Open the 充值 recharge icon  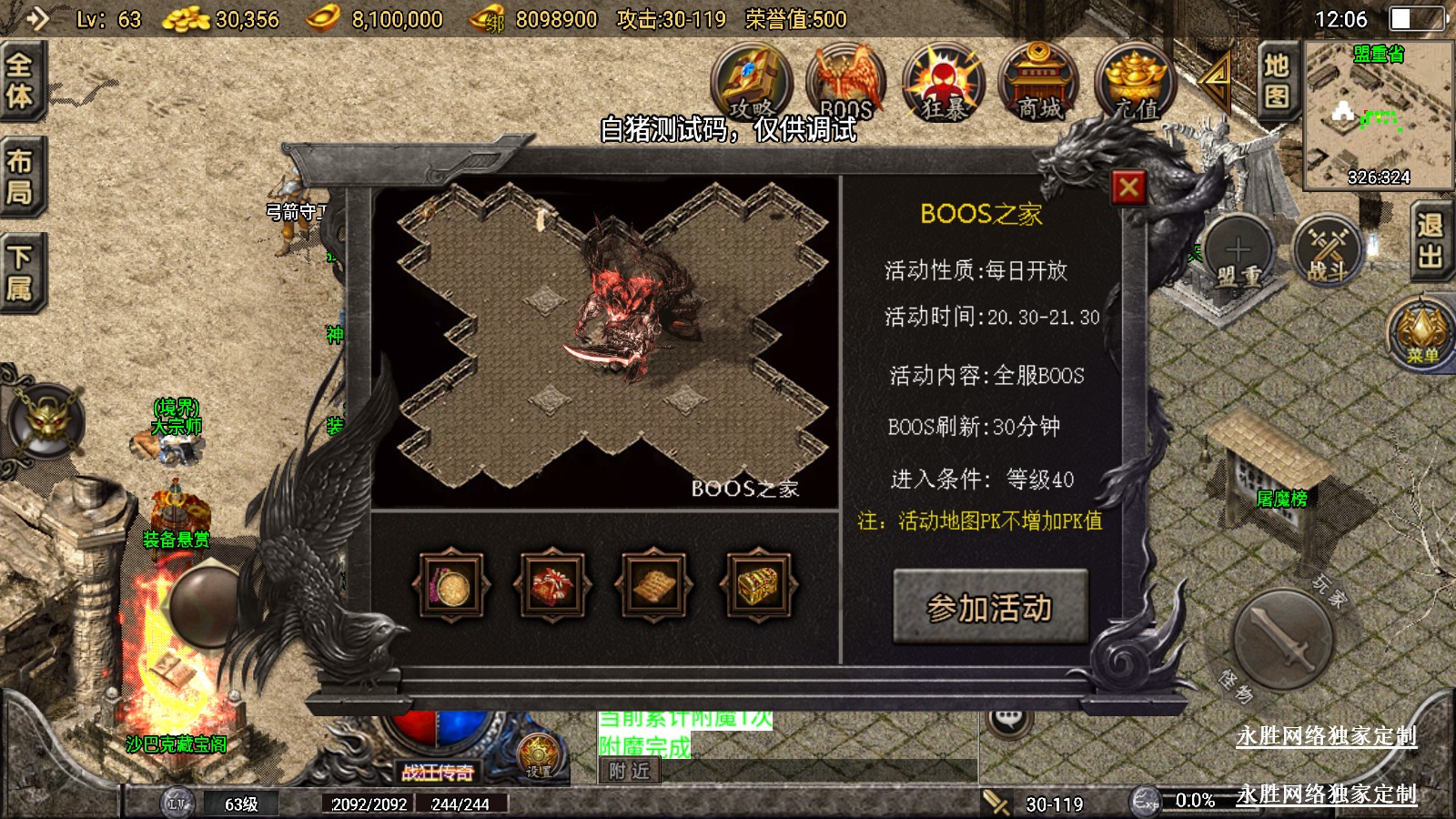pyautogui.click(x=1135, y=84)
